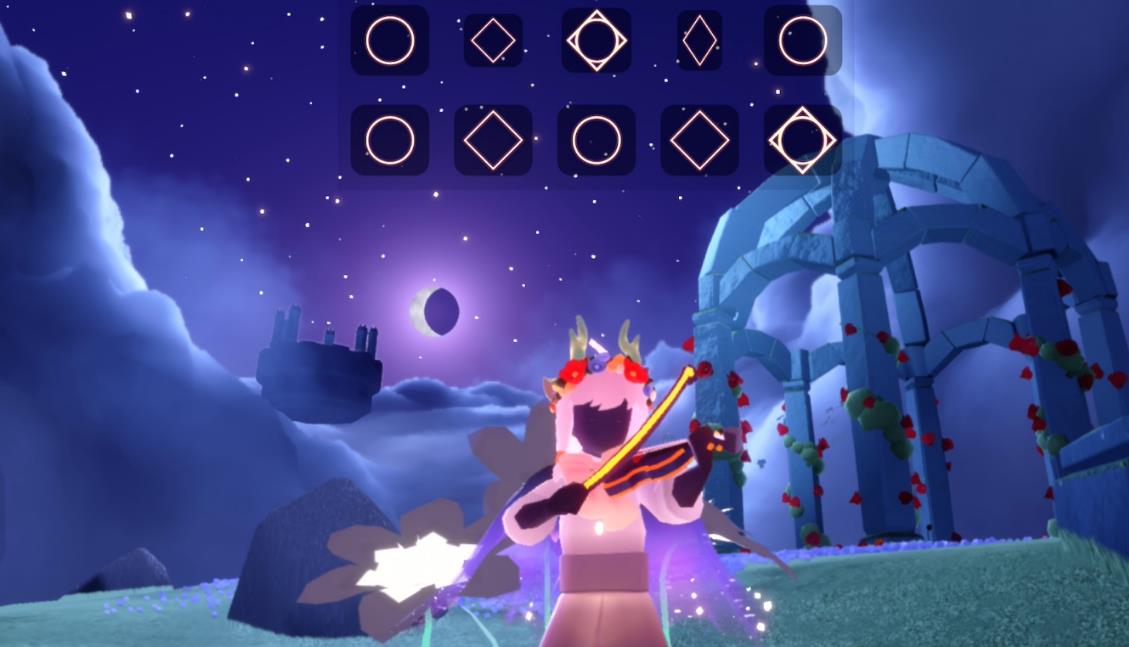Viewport: 1129px width, 647px height.
Task: Play the narrow tall diamond note key
Action: click(699, 41)
